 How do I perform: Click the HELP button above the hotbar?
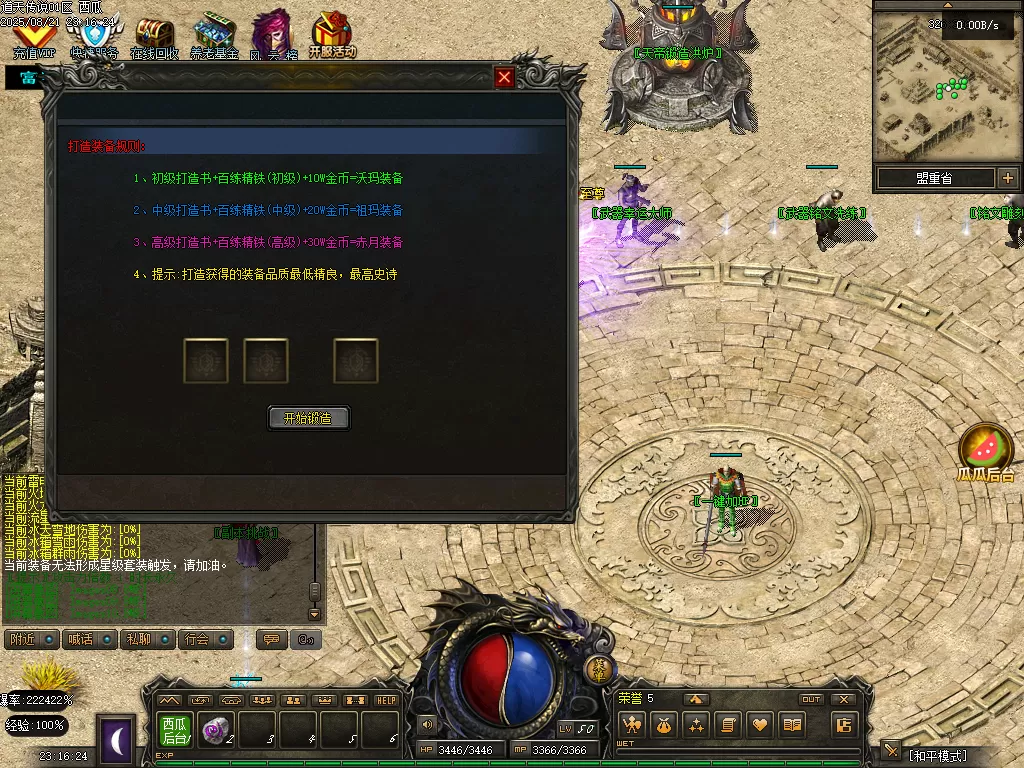tap(386, 700)
